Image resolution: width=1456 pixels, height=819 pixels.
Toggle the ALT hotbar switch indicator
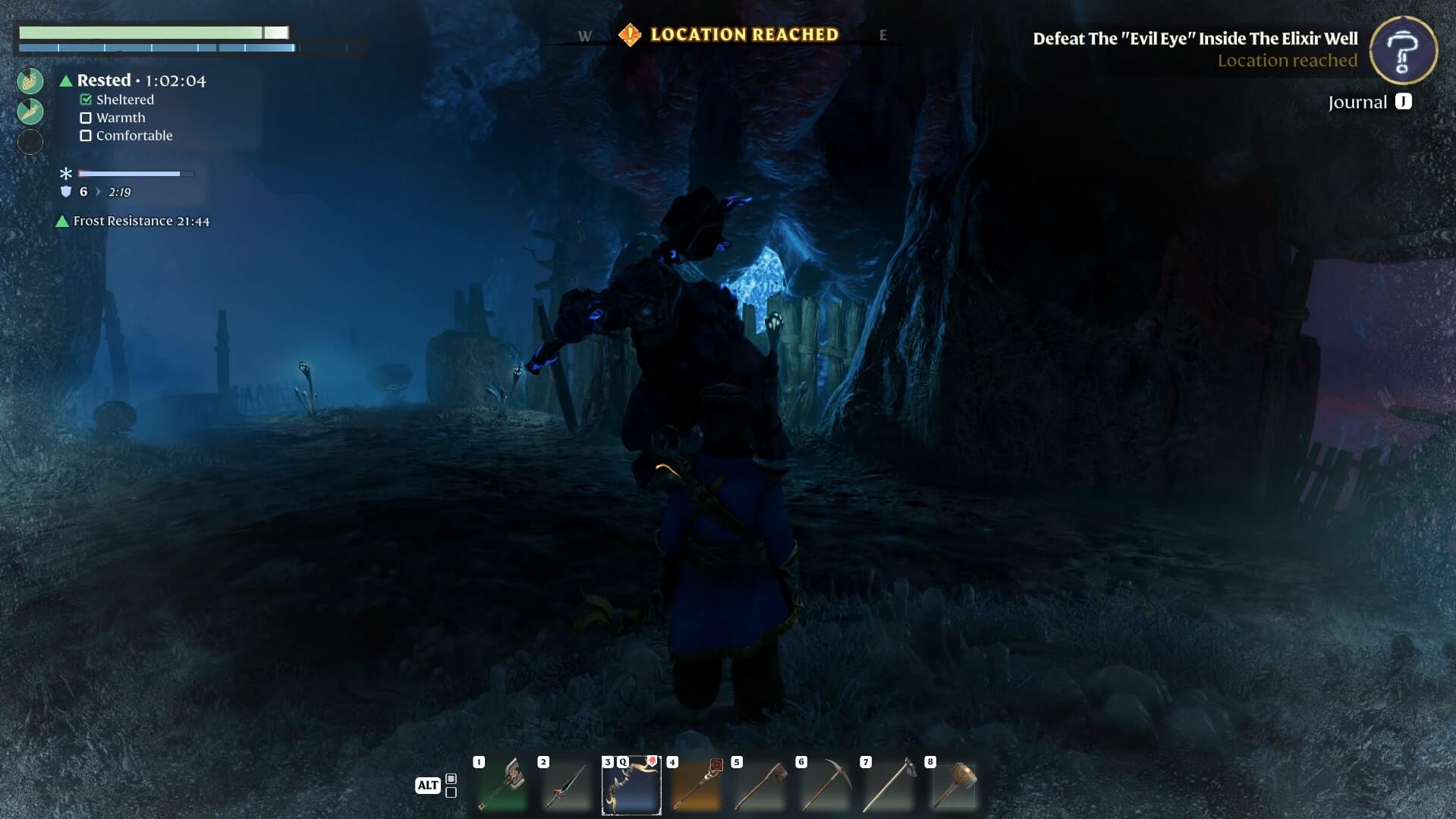(x=428, y=785)
